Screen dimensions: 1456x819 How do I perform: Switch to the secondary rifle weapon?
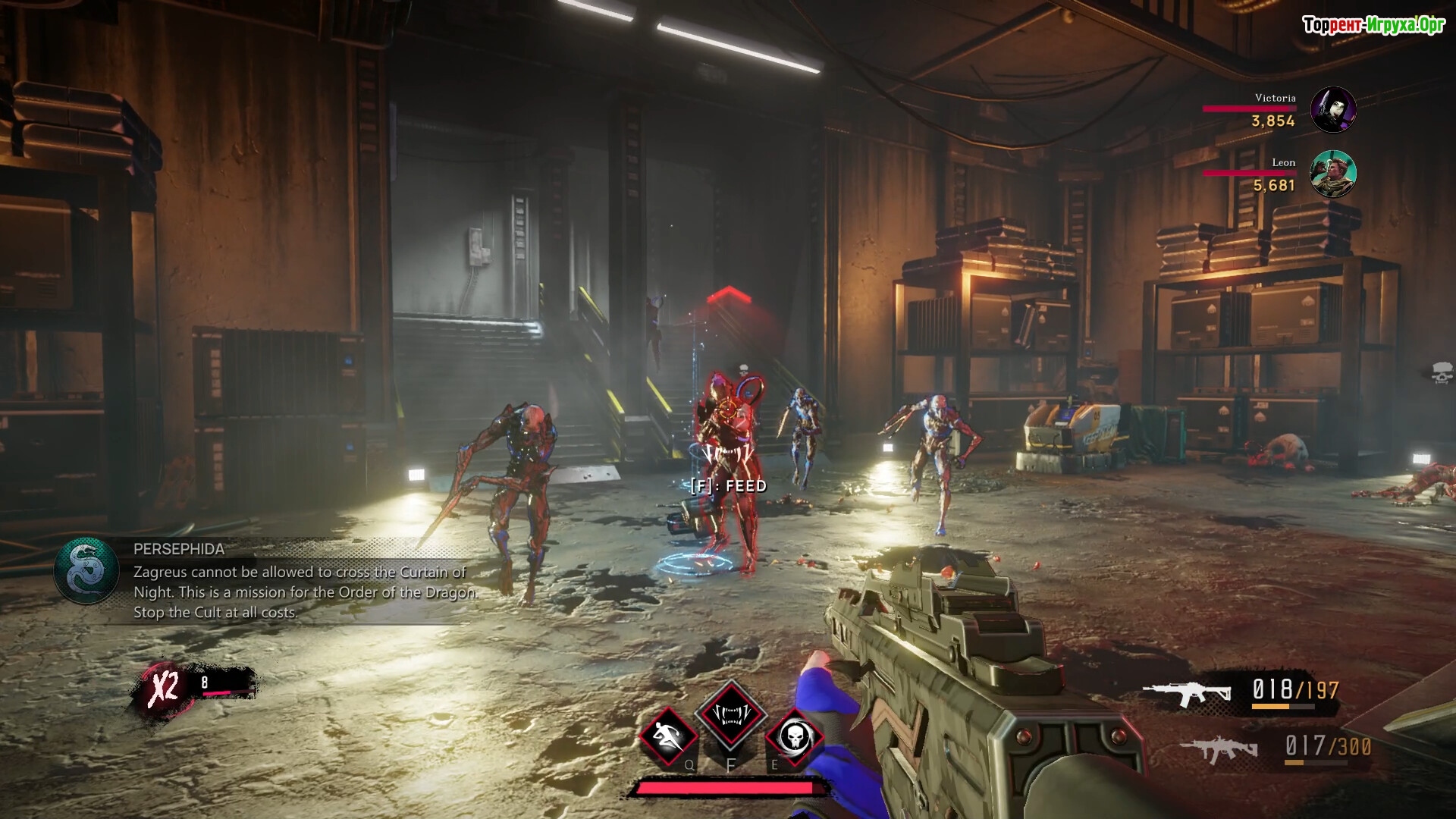coord(1219,749)
